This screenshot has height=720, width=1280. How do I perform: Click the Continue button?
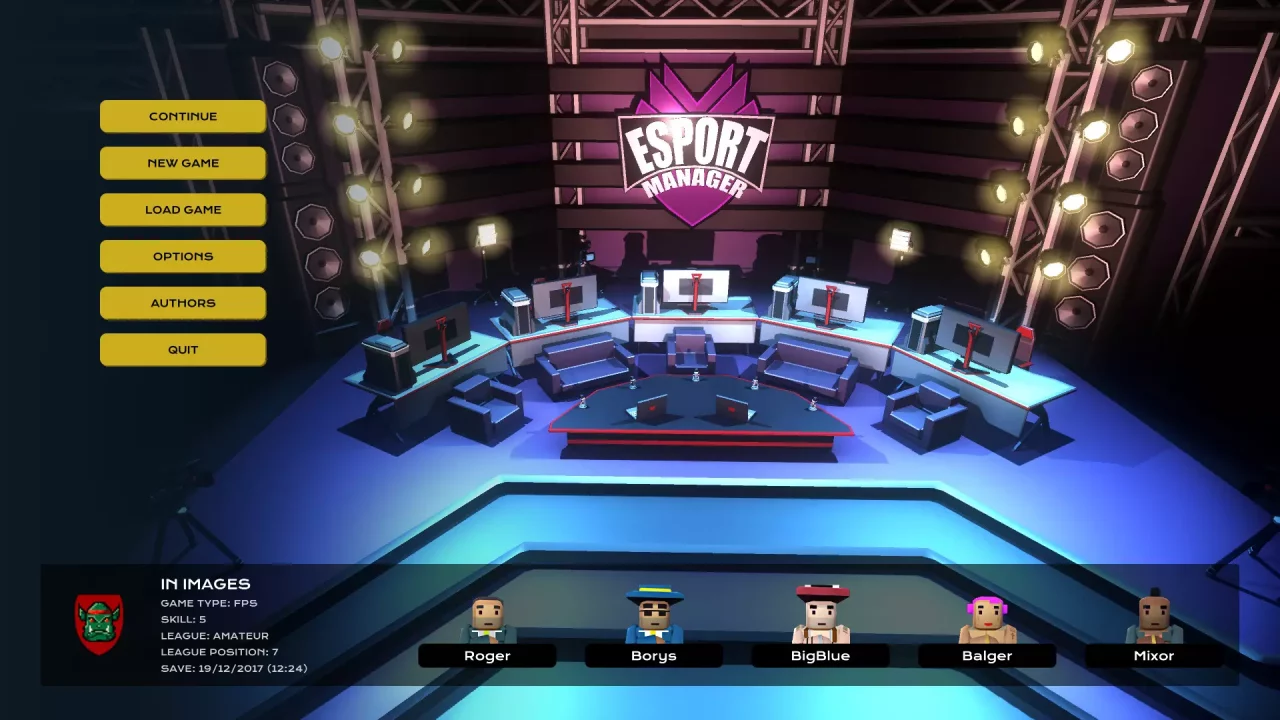pyautogui.click(x=183, y=116)
